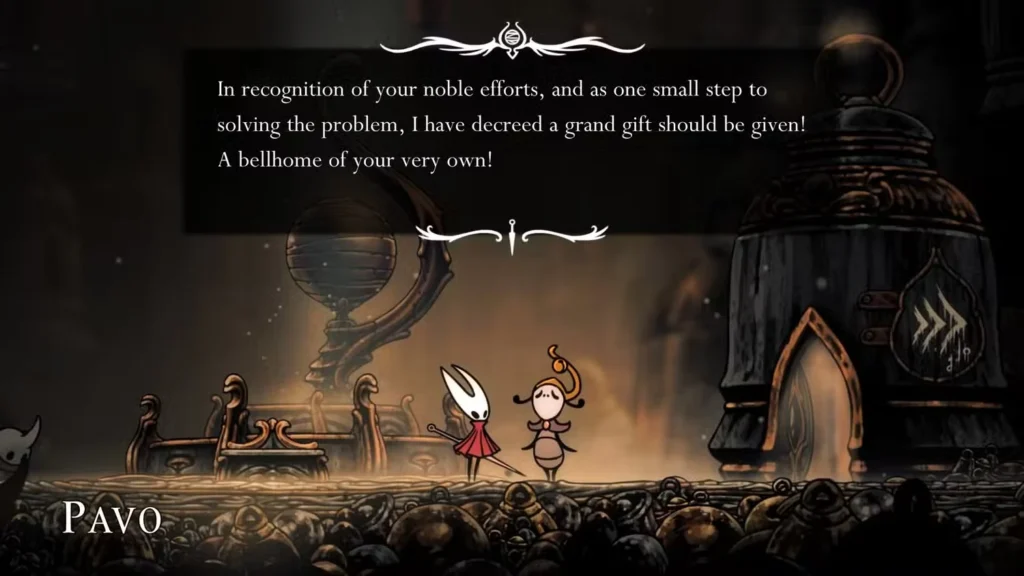Screen dimensions: 1024x576
Task: Click the dialogue continue marker below the text
Action: 511,234
